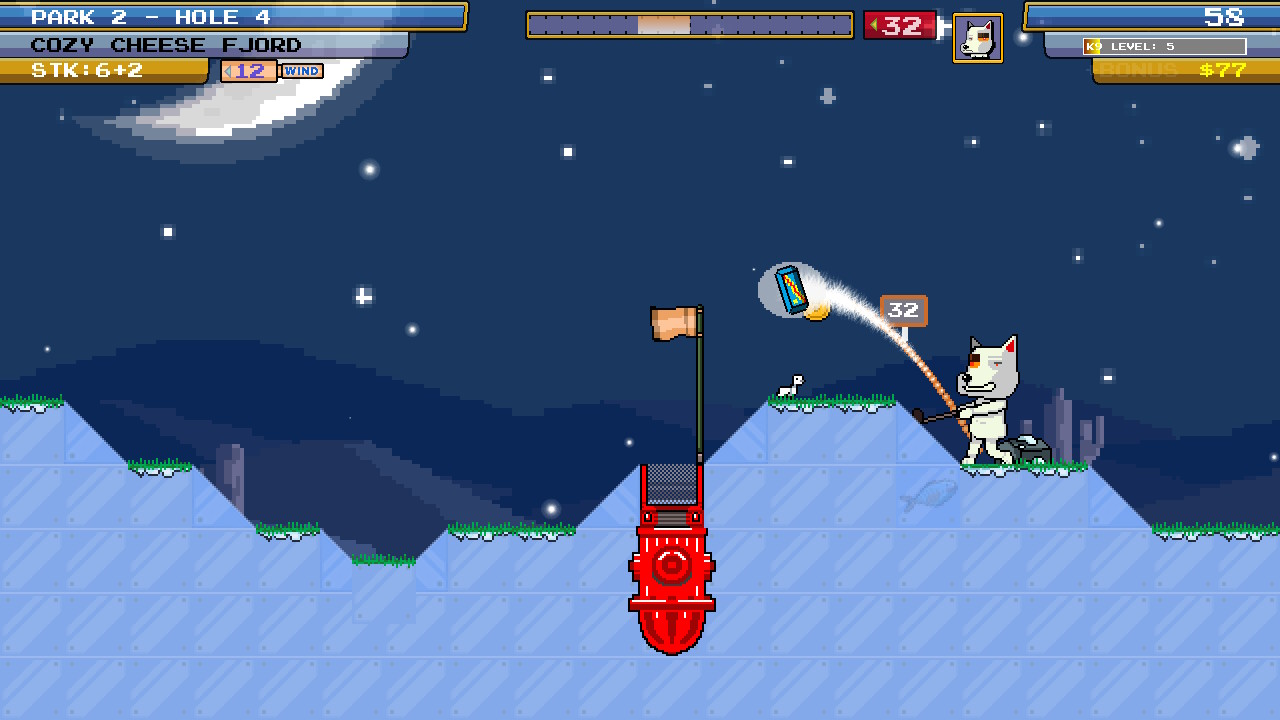Select the K9 badge icon
Viewport: 1280px width, 720px height.
coord(1091,45)
